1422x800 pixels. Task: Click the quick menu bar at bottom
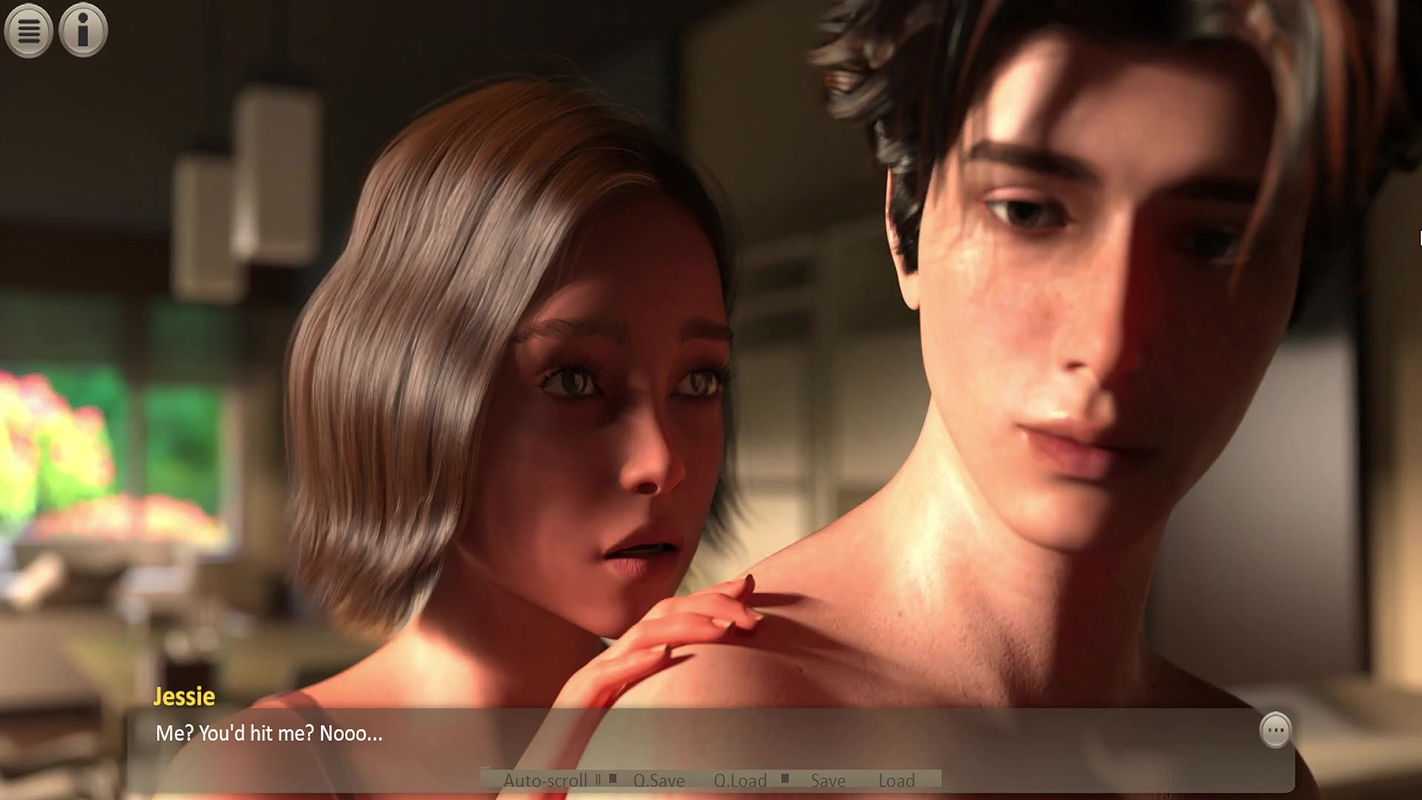point(712,780)
